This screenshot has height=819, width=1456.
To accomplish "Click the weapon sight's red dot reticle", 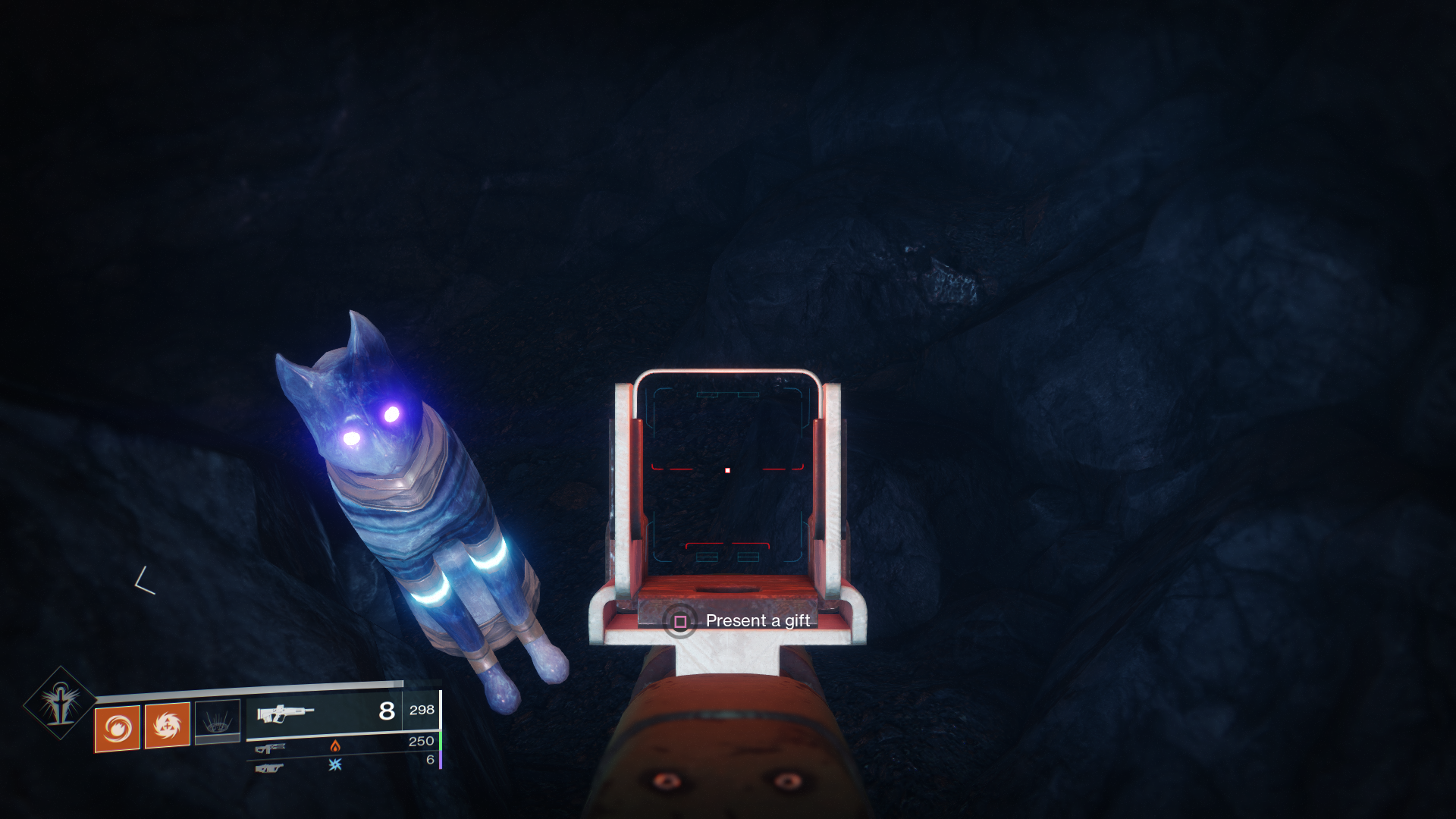I will [726, 472].
